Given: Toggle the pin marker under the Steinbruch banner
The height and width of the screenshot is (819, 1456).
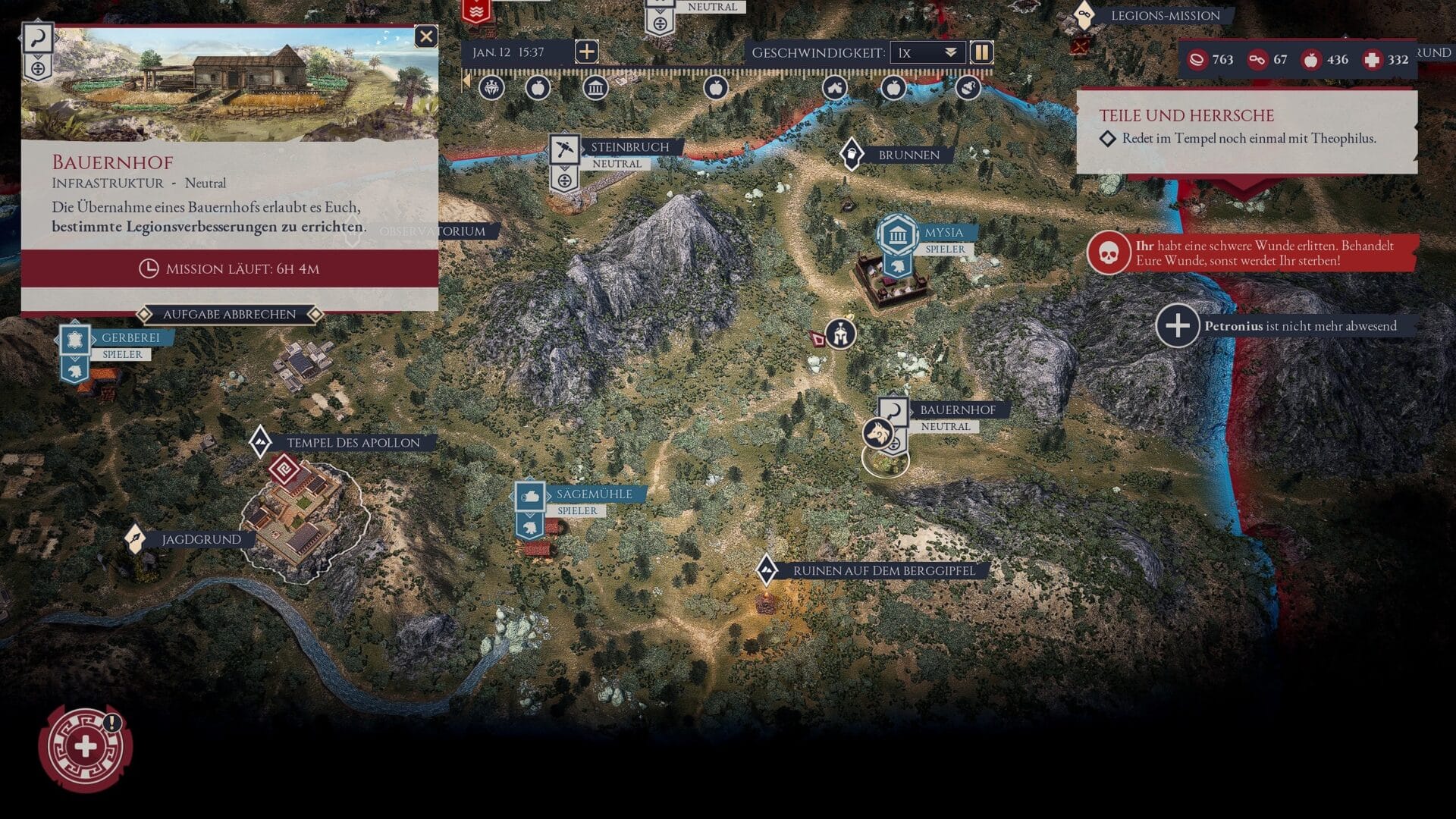Looking at the screenshot, I should coord(563,180).
